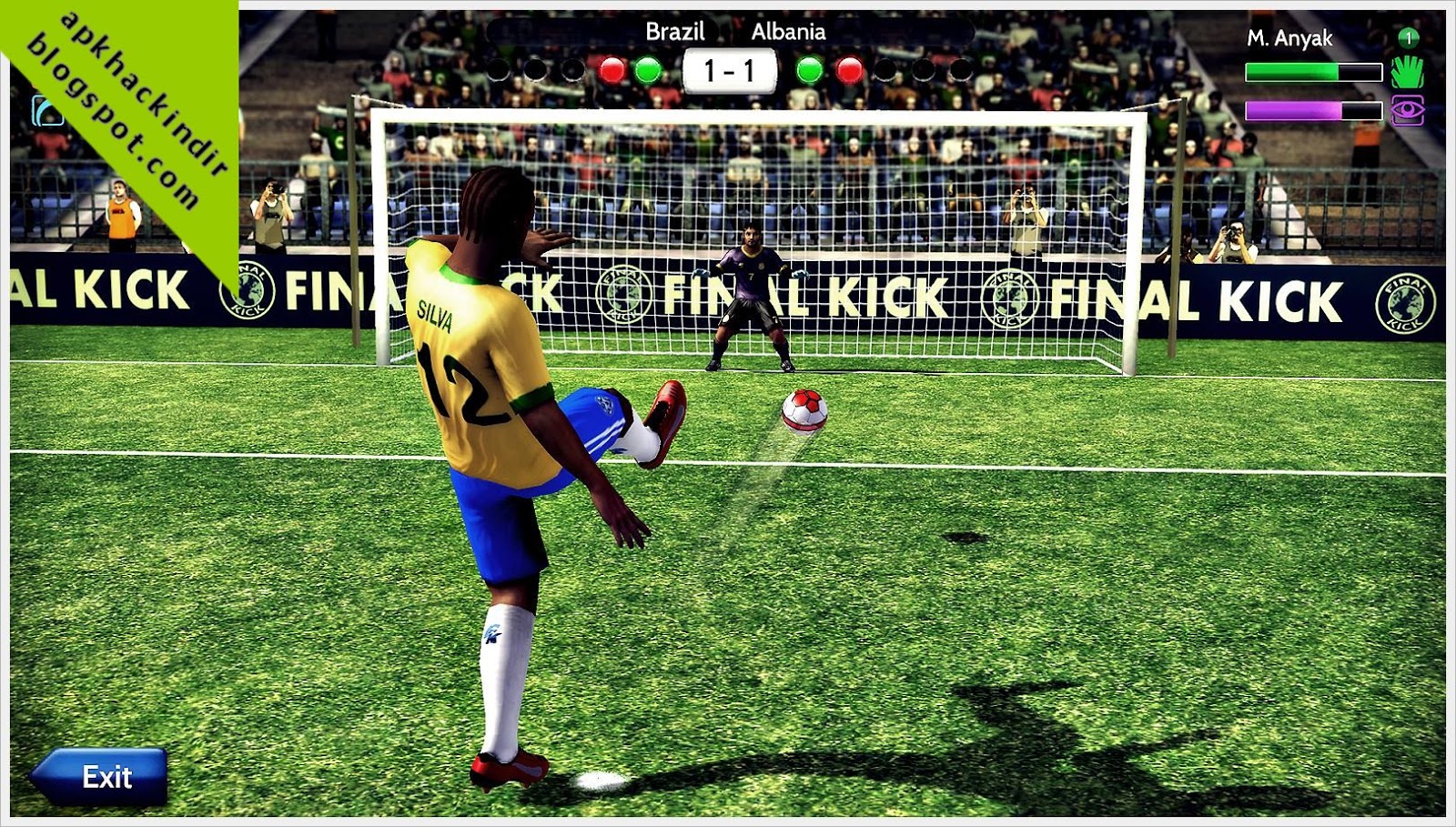This screenshot has height=827, width=1456.
Task: Toggle the green kick marker left of the scoreboard
Action: 648,66
